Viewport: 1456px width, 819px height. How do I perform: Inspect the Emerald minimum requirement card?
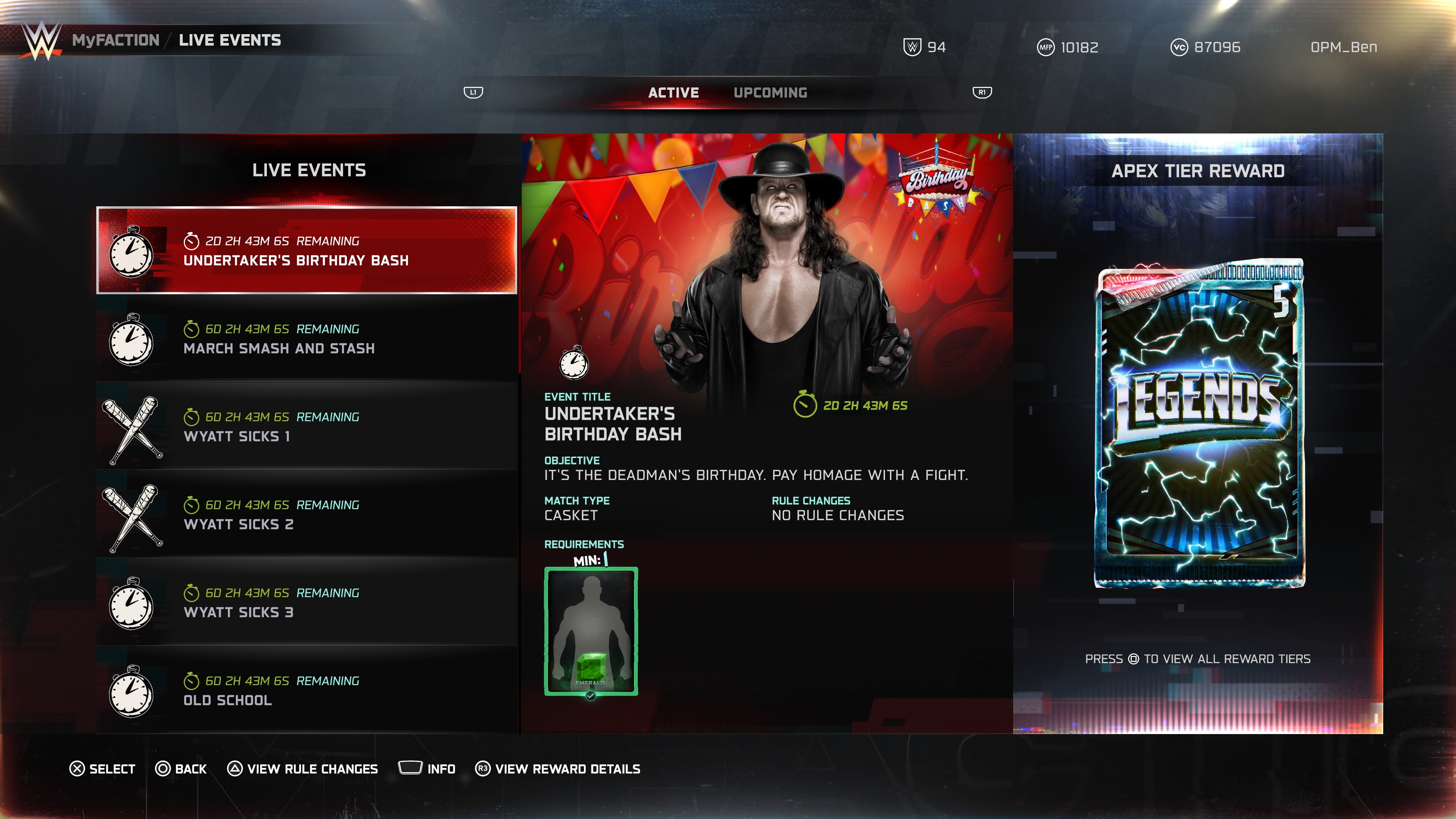point(591,631)
